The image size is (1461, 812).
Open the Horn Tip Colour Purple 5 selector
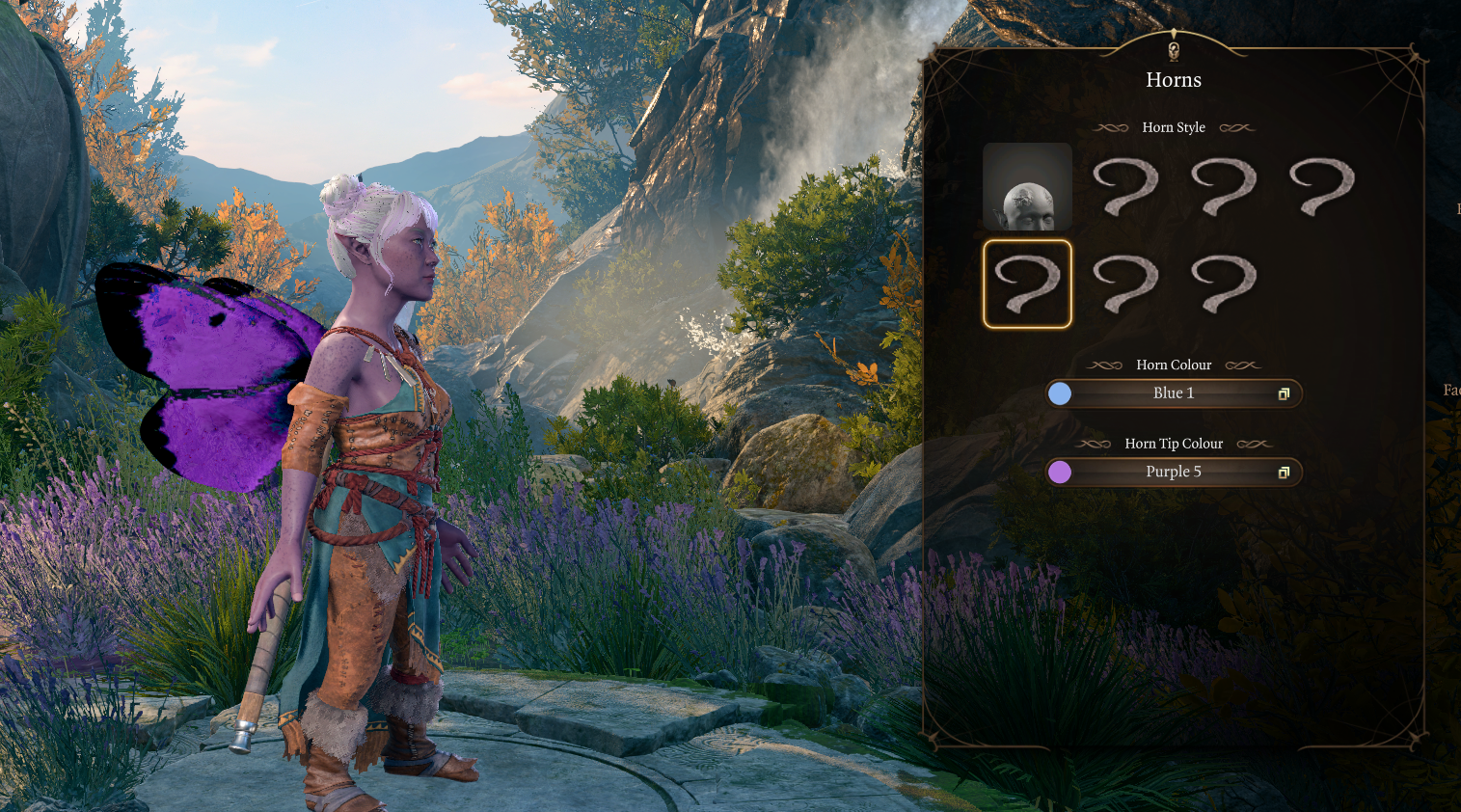tap(1174, 472)
